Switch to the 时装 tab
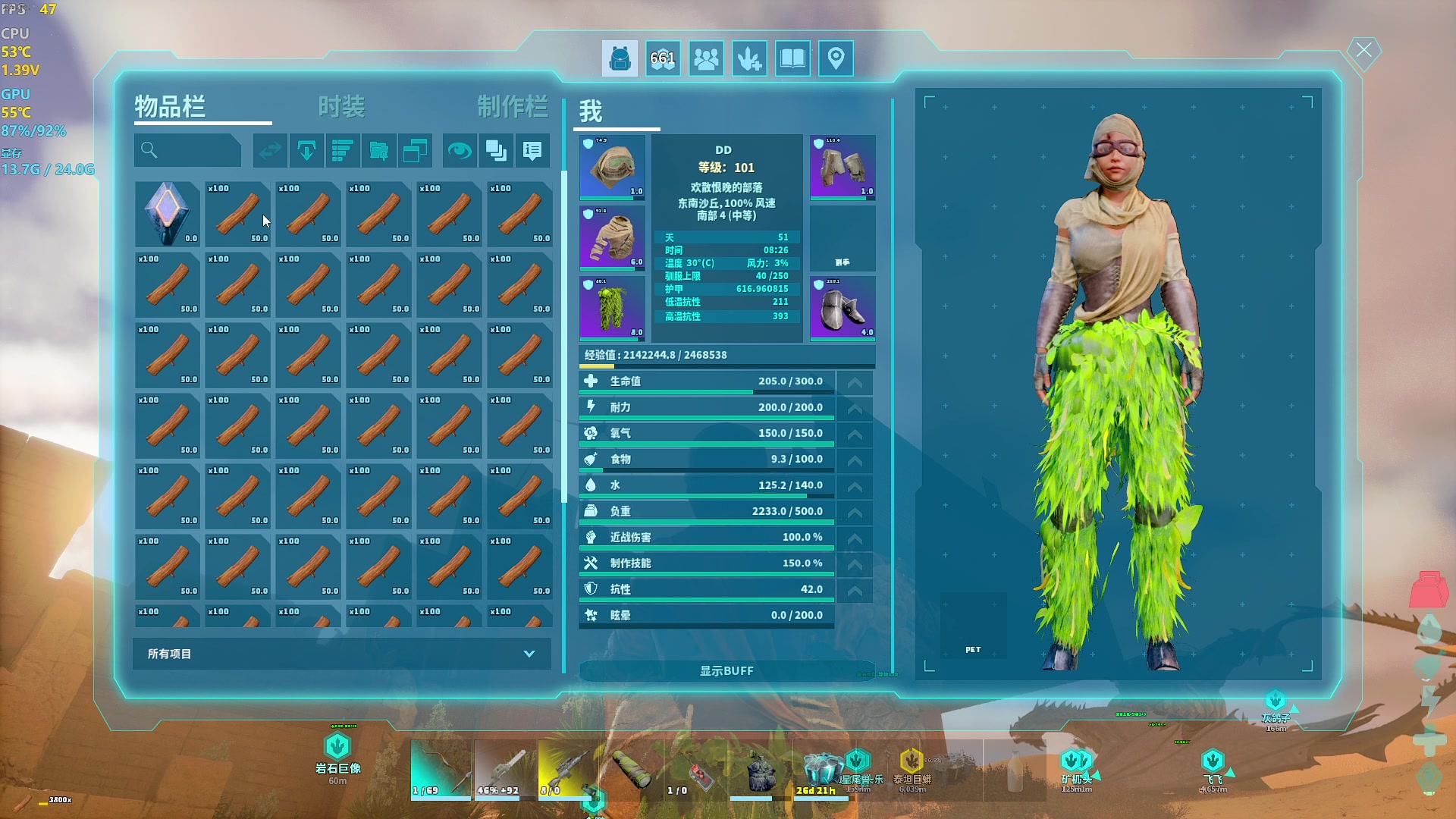Screen dimensions: 1456x819 click(341, 107)
